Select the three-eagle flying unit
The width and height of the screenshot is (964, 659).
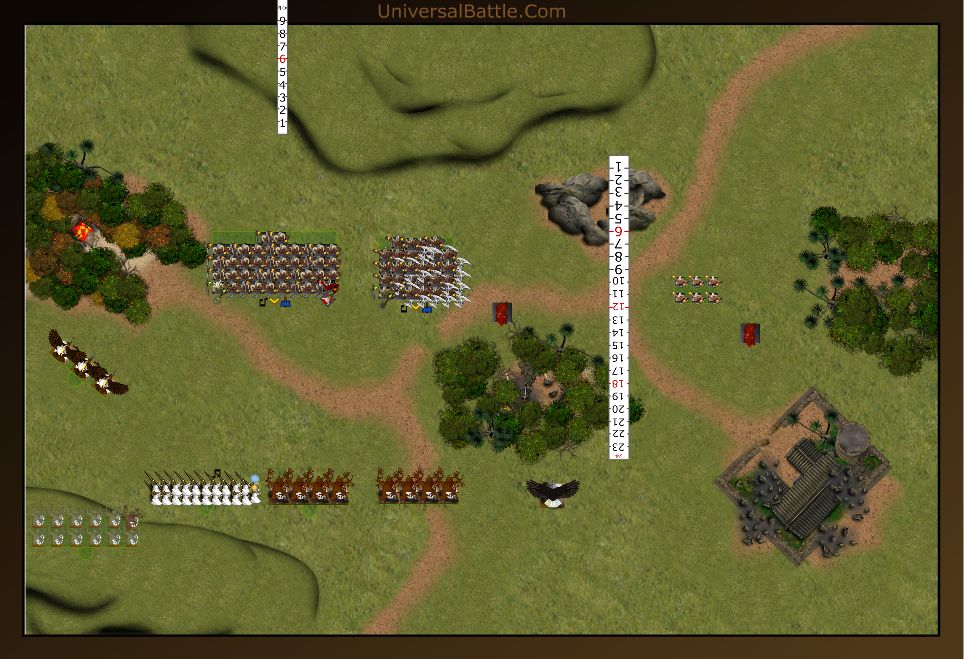[x=88, y=363]
